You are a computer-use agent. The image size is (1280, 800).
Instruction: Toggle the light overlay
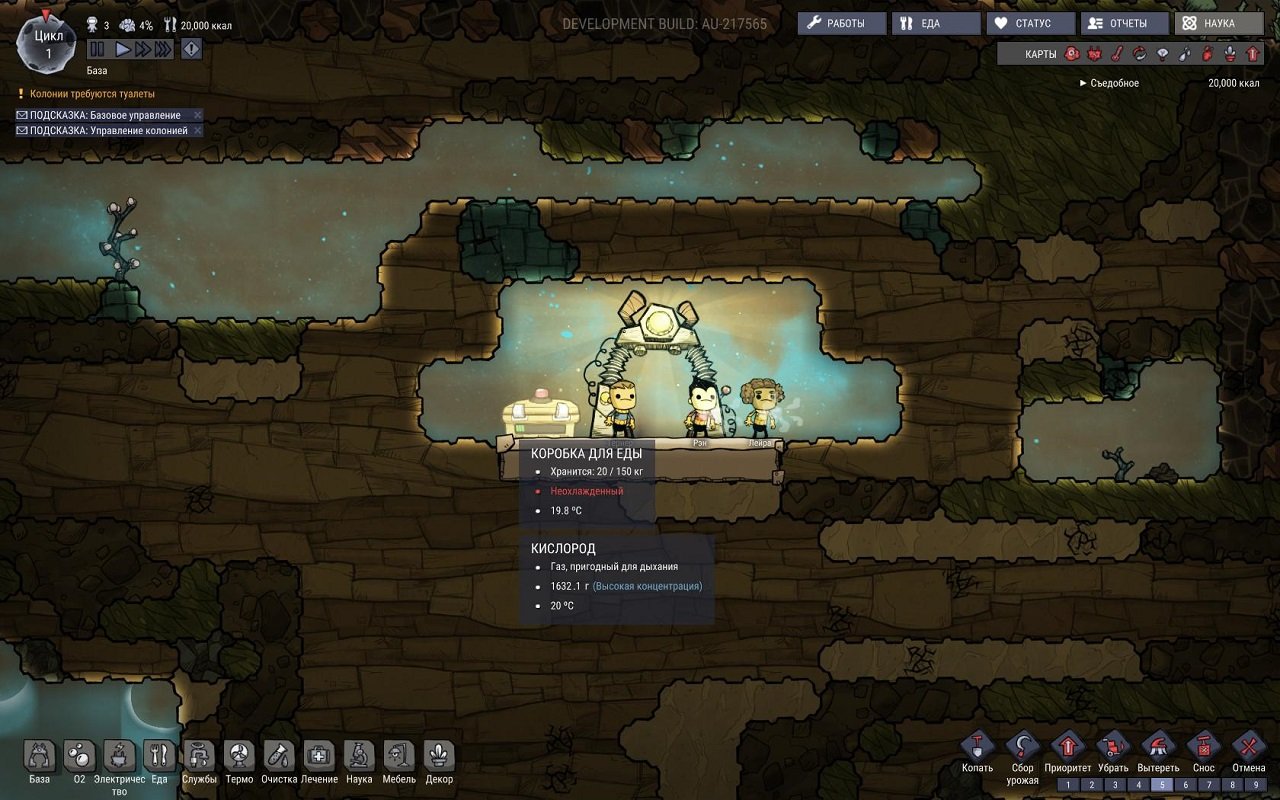[1163, 55]
